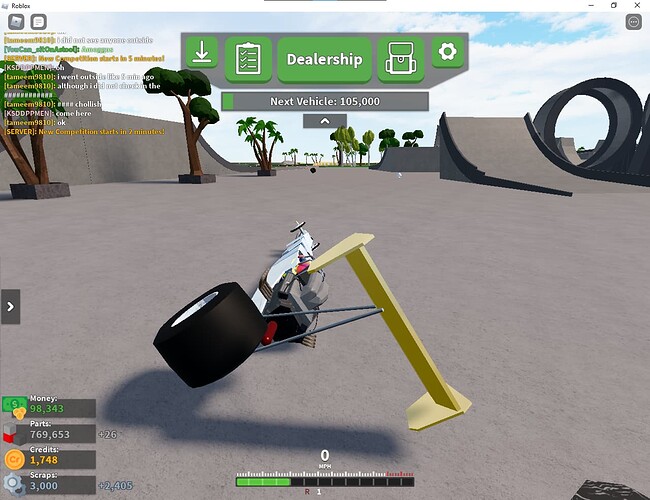Open the Roblox menu icon
Viewport: 650px width, 500px height.
tap(14, 22)
